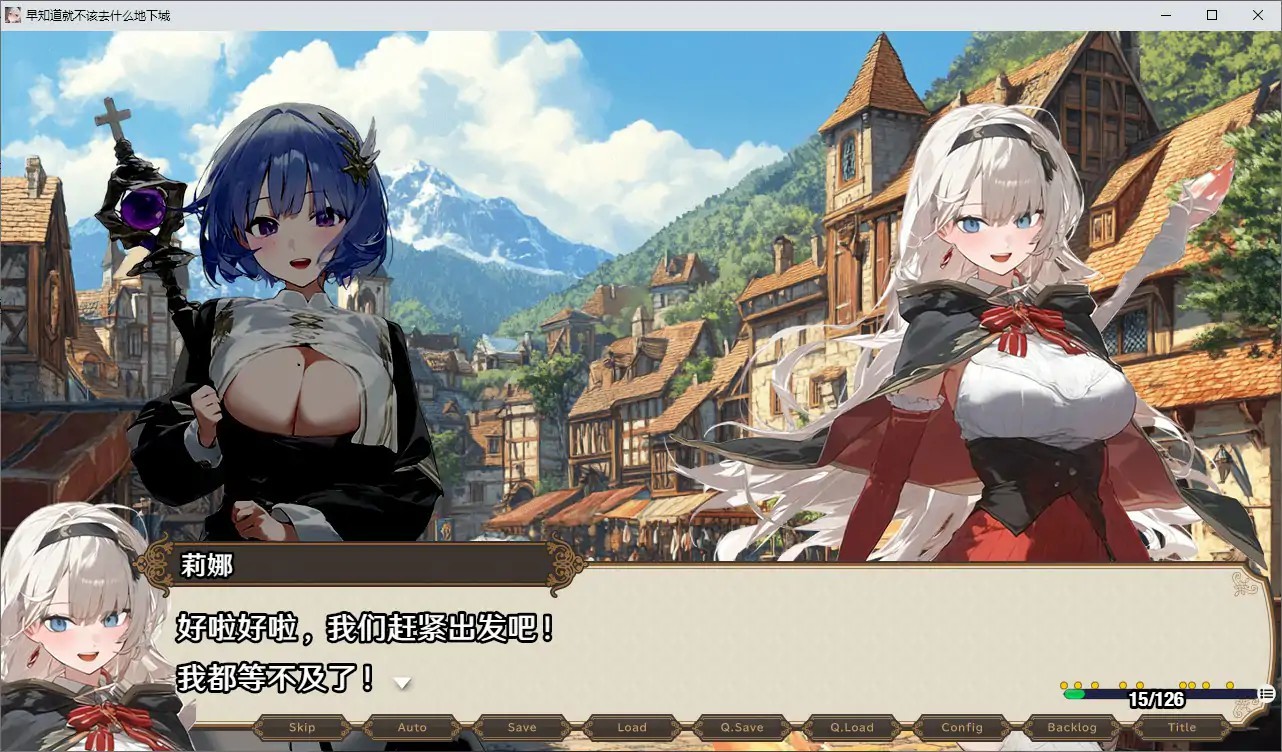Image resolution: width=1282 pixels, height=752 pixels.
Task: Click the paired yellow markers near progress middle
Action: (x=1188, y=685)
